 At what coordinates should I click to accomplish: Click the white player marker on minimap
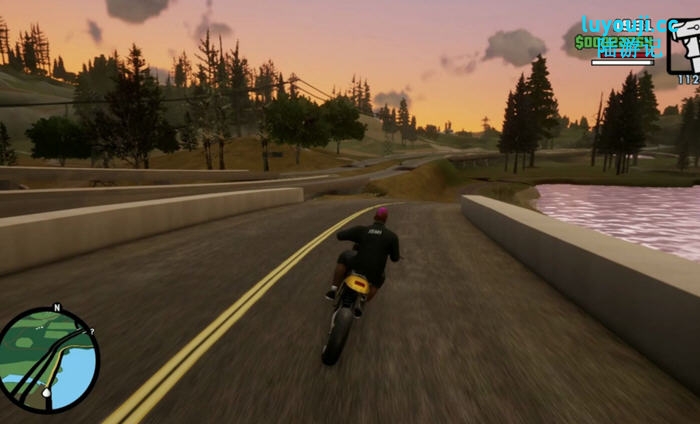pyautogui.click(x=46, y=393)
